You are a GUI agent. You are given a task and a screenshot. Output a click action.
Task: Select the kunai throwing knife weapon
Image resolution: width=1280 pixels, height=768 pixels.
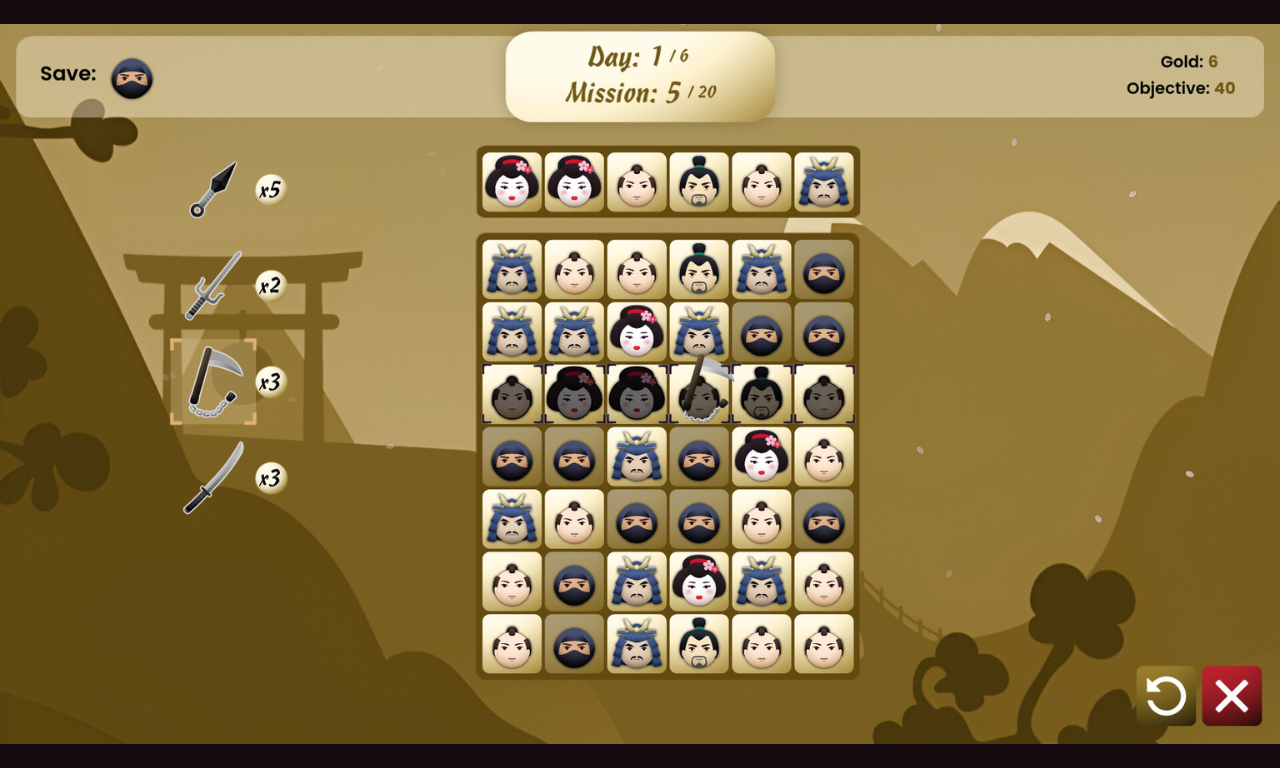point(214,189)
